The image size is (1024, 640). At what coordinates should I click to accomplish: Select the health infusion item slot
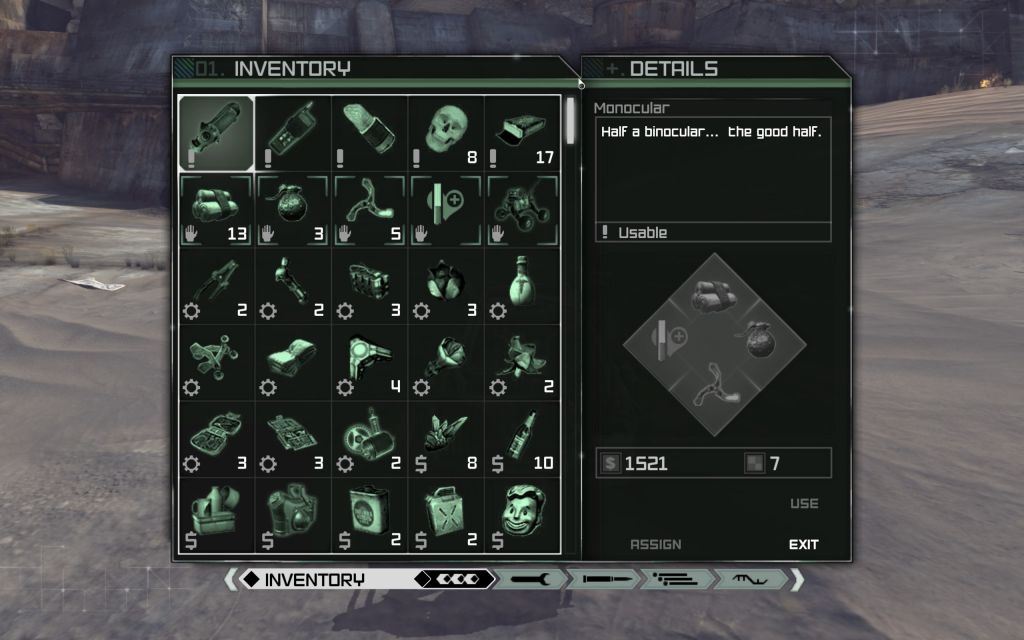pyautogui.click(x=445, y=210)
